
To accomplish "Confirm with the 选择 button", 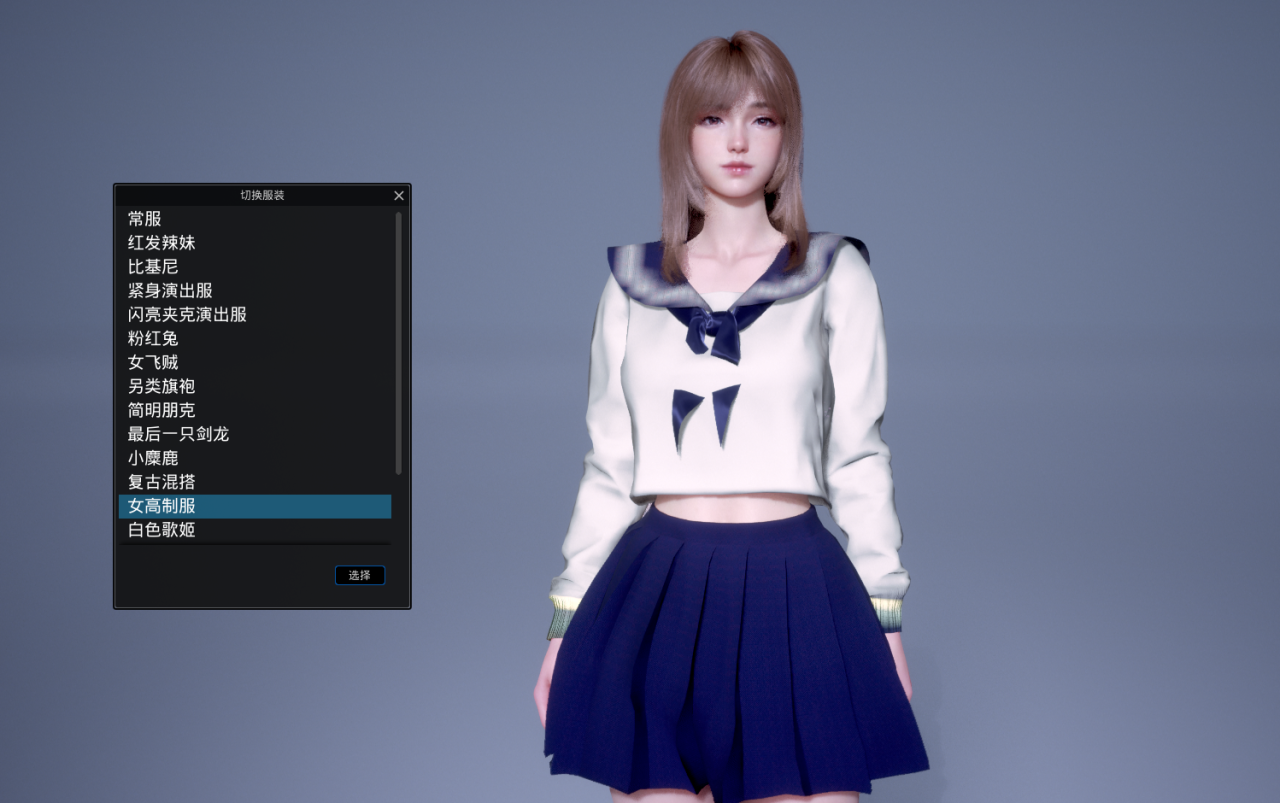I will [360, 575].
